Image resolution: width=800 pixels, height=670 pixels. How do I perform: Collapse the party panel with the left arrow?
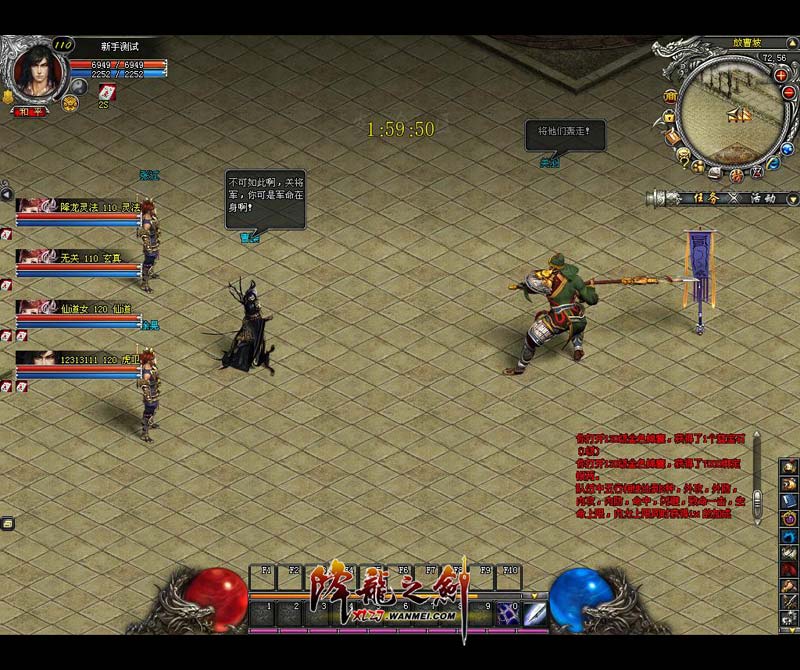tap(7, 194)
